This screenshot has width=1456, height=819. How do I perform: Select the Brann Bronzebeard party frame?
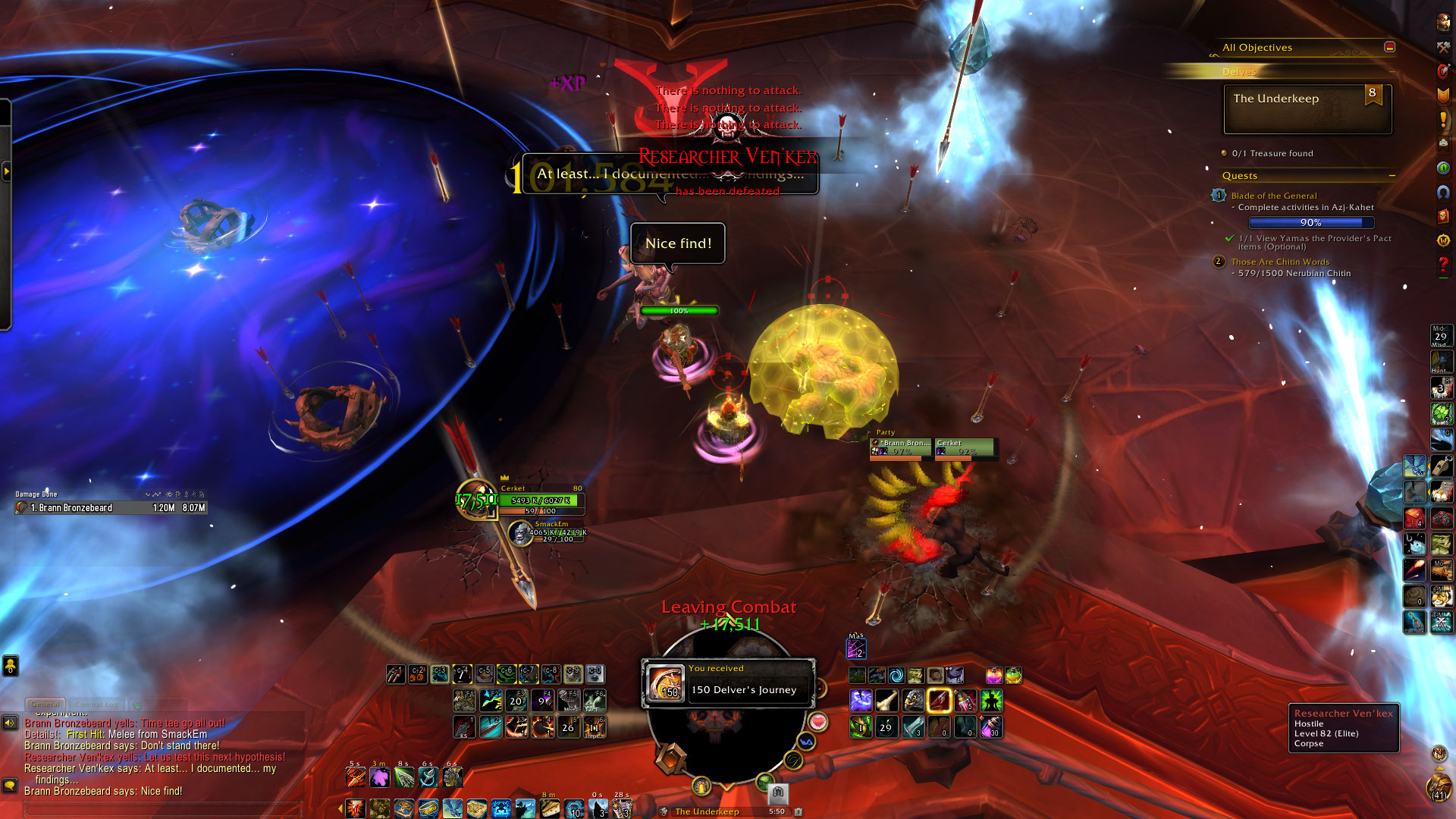[x=901, y=448]
